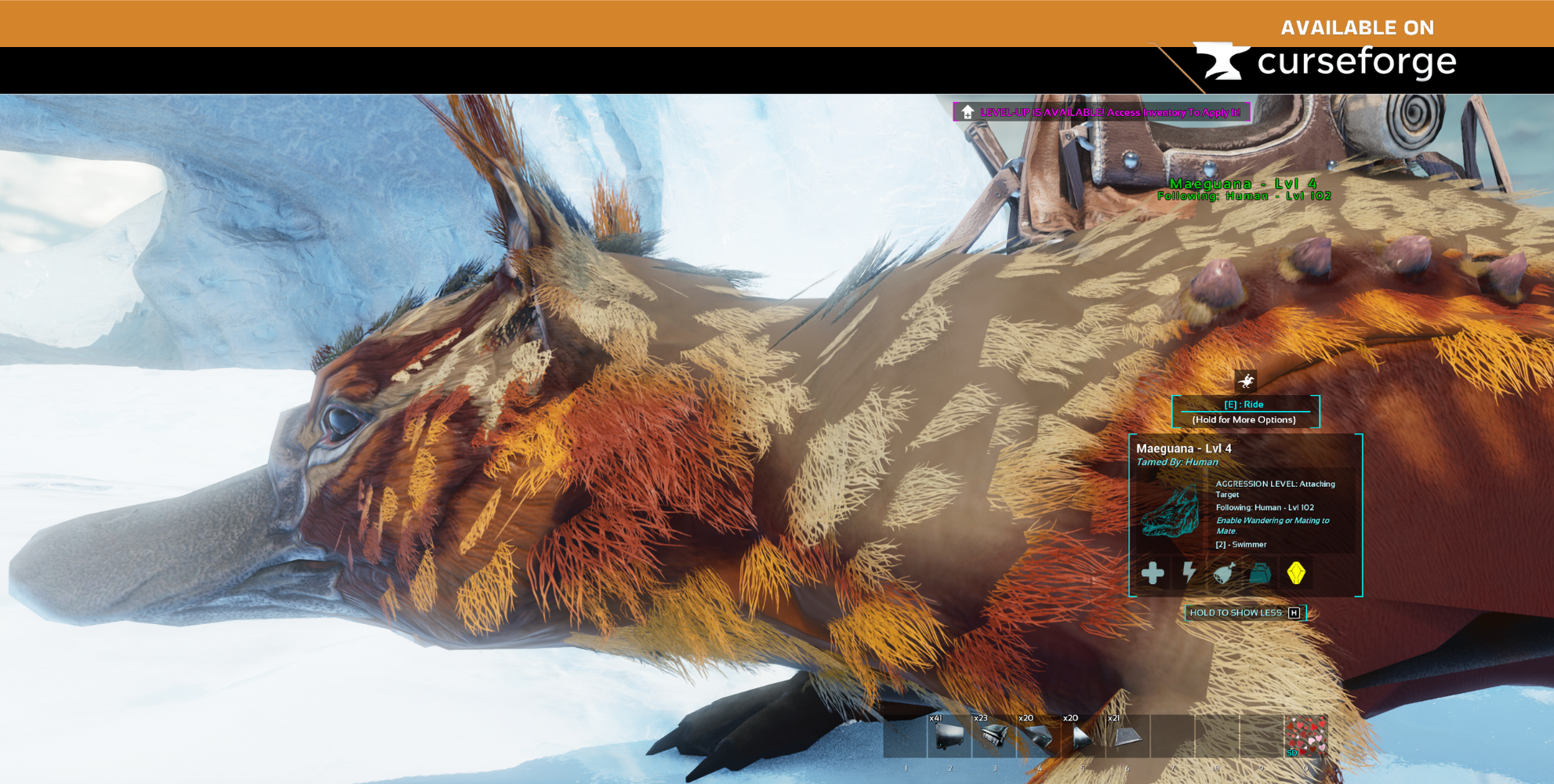Choose the x20 triangular tek wall stack
Image resolution: width=1554 pixels, height=784 pixels.
click(x=1083, y=736)
